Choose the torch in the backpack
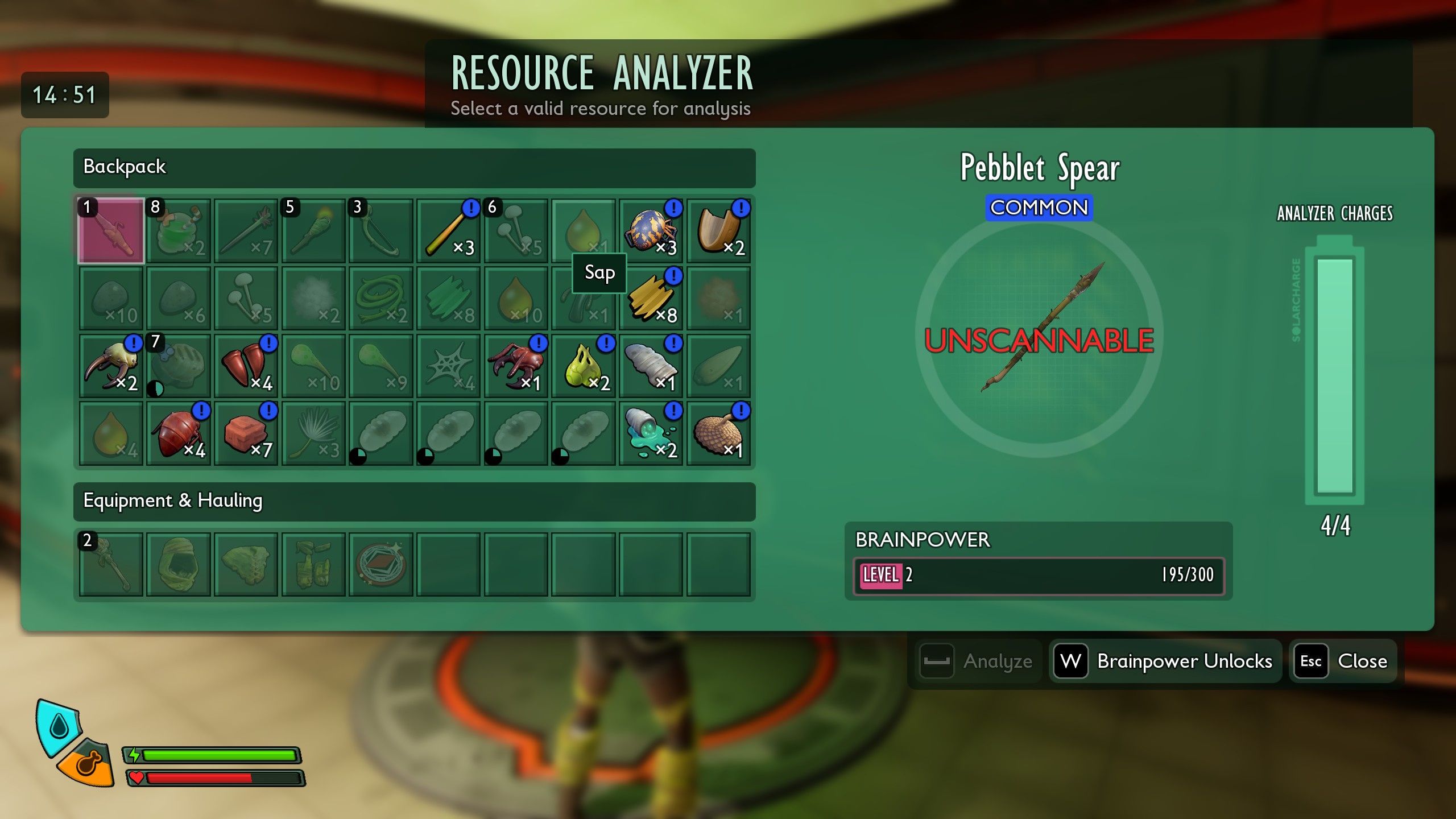This screenshot has width=1456, height=819. (313, 231)
